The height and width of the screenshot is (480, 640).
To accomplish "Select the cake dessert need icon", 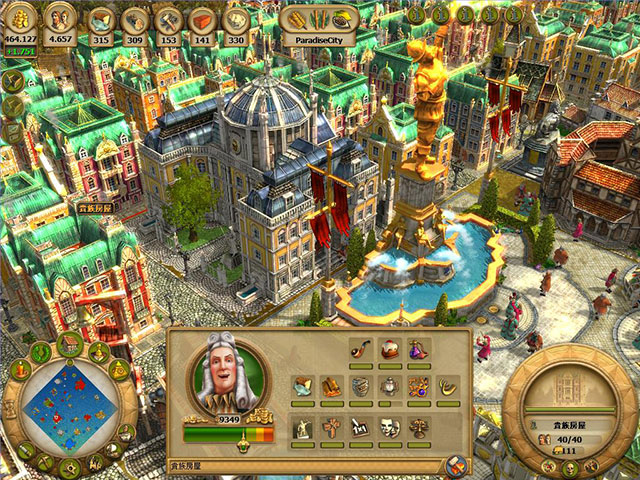I will click(390, 350).
